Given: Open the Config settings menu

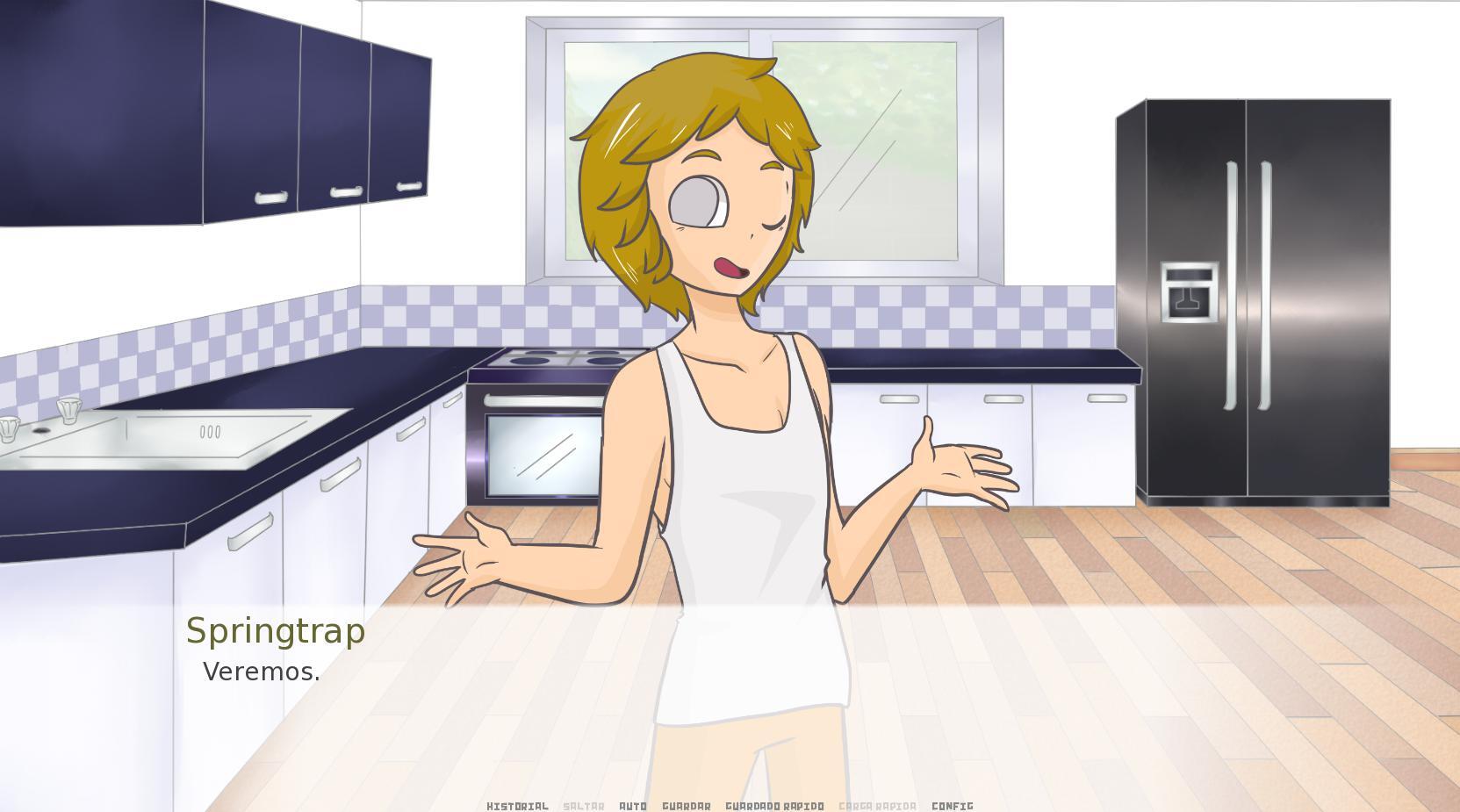Looking at the screenshot, I should (x=953, y=805).
